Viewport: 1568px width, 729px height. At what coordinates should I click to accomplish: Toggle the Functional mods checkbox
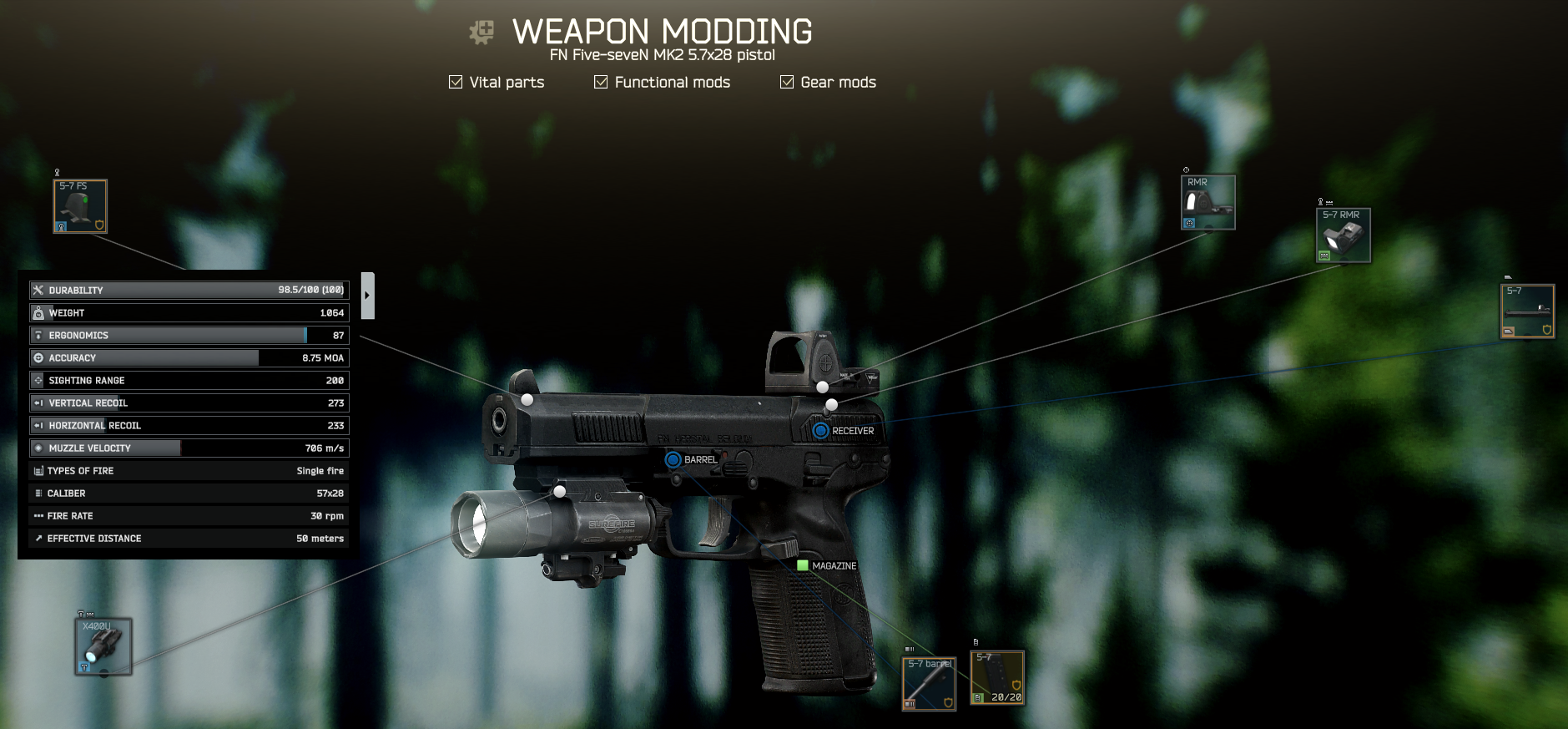(x=601, y=82)
